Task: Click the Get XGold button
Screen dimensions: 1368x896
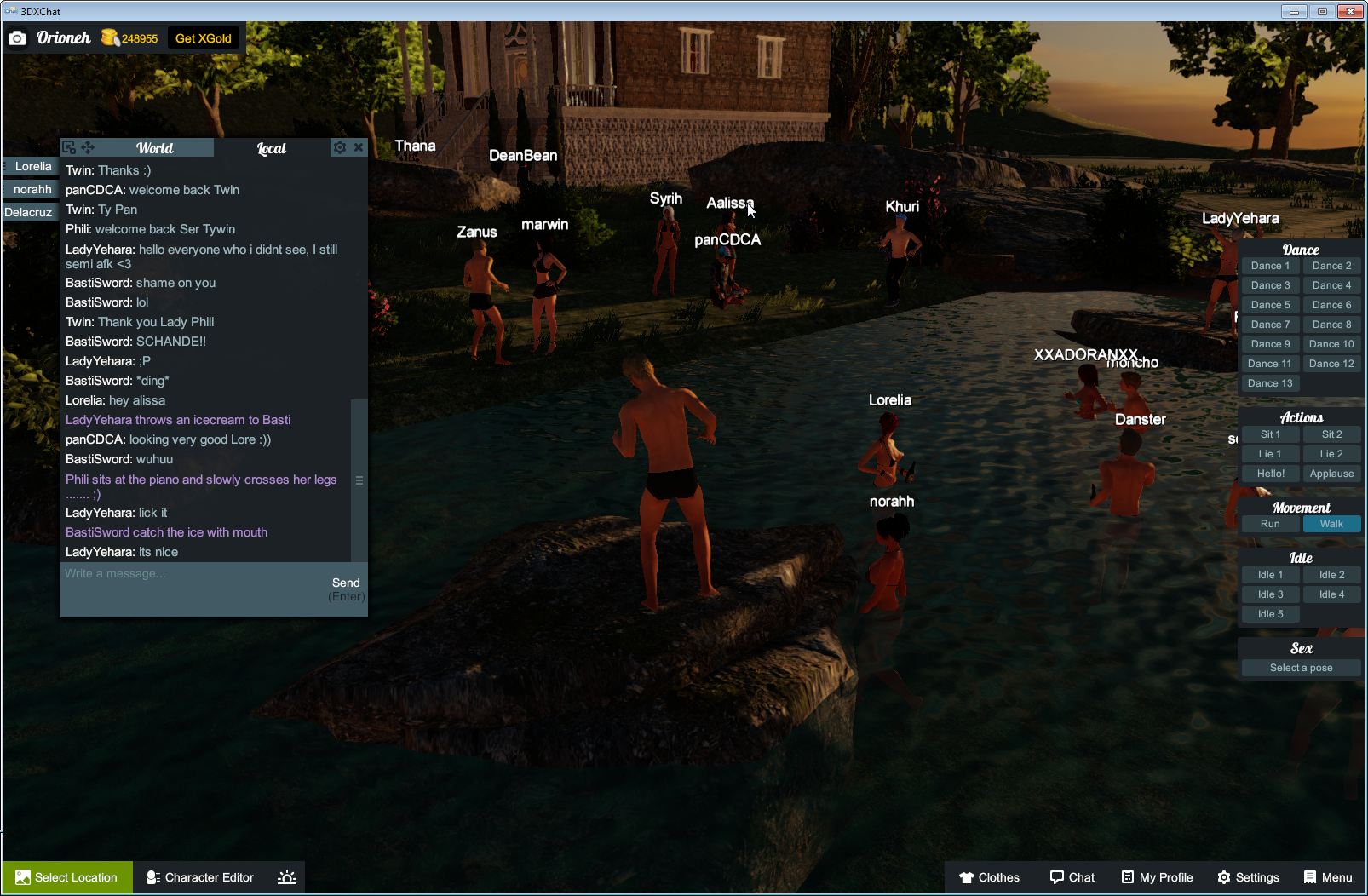Action: tap(203, 38)
